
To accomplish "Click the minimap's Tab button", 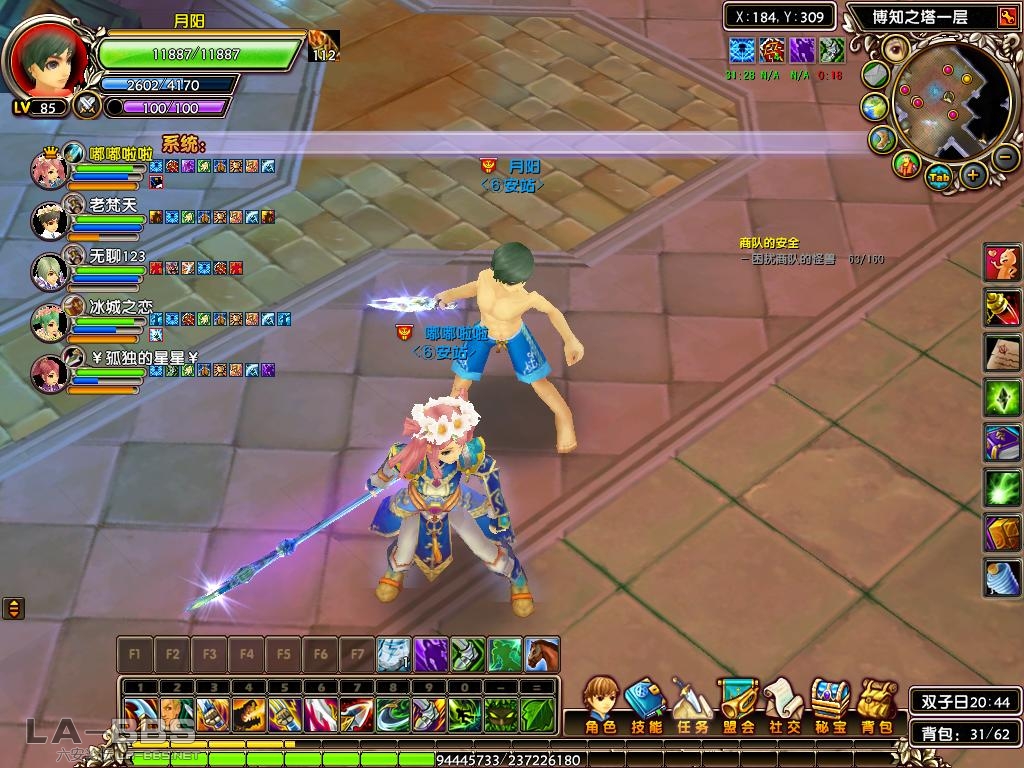I will coord(938,178).
